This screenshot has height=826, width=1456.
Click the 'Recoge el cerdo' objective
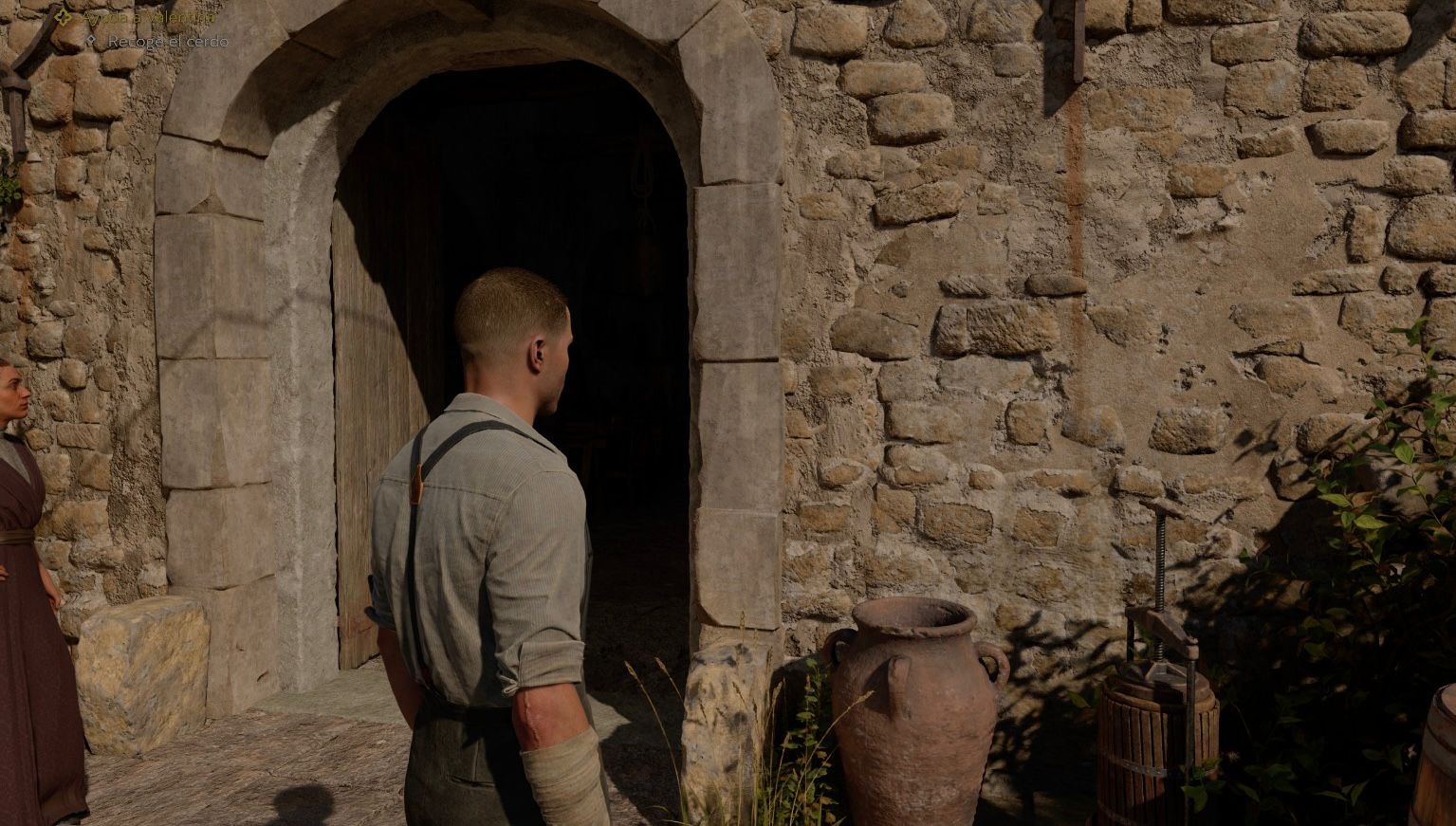pos(167,42)
